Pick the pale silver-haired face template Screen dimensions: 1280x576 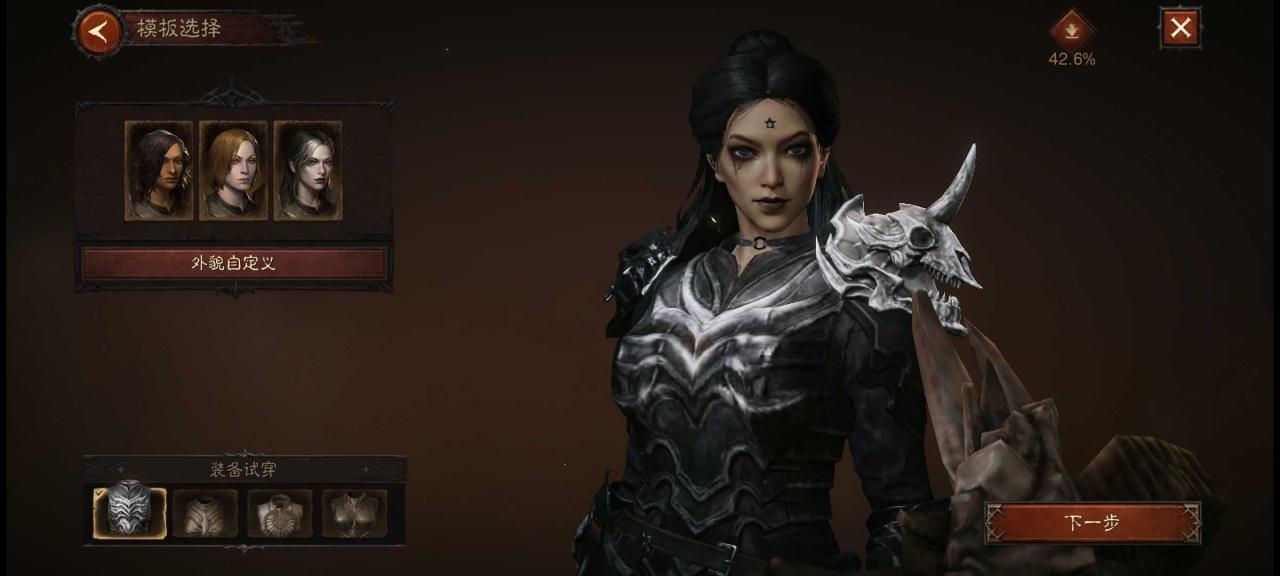(308, 170)
